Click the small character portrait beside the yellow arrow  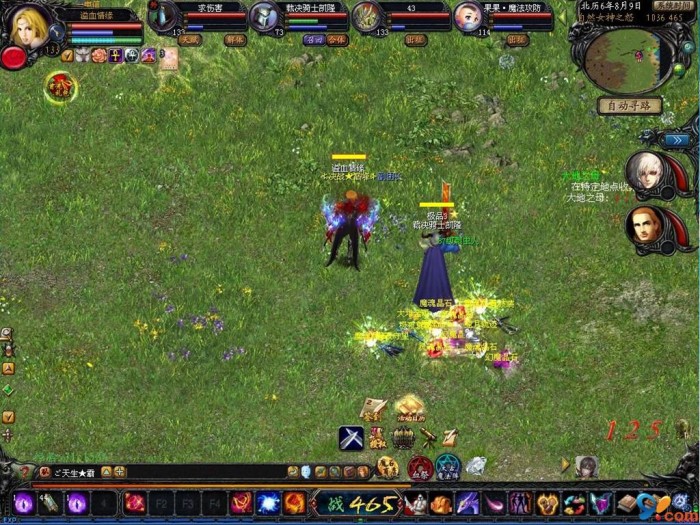(587, 466)
